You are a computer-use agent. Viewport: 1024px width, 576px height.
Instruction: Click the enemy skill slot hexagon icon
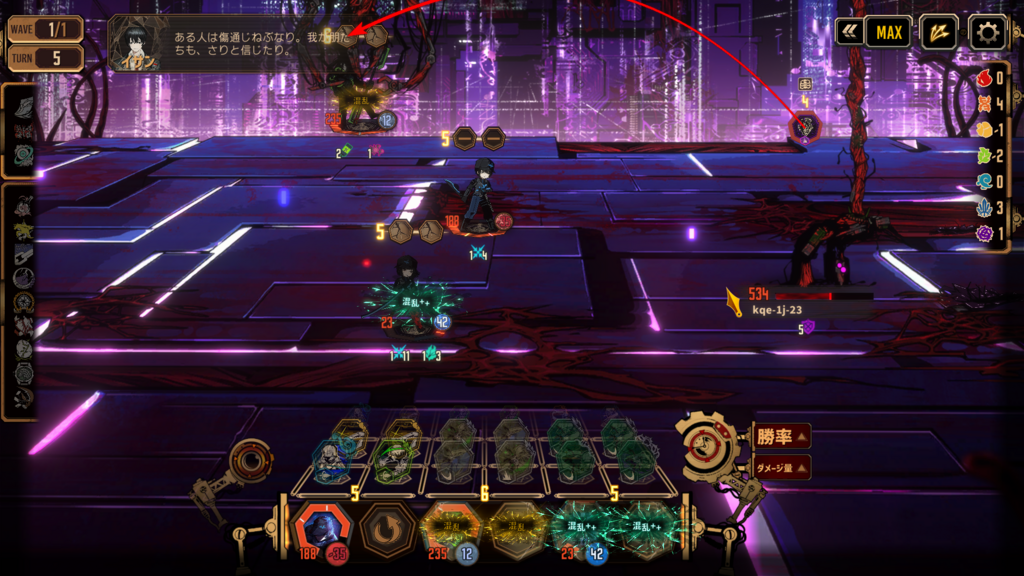coord(805,128)
